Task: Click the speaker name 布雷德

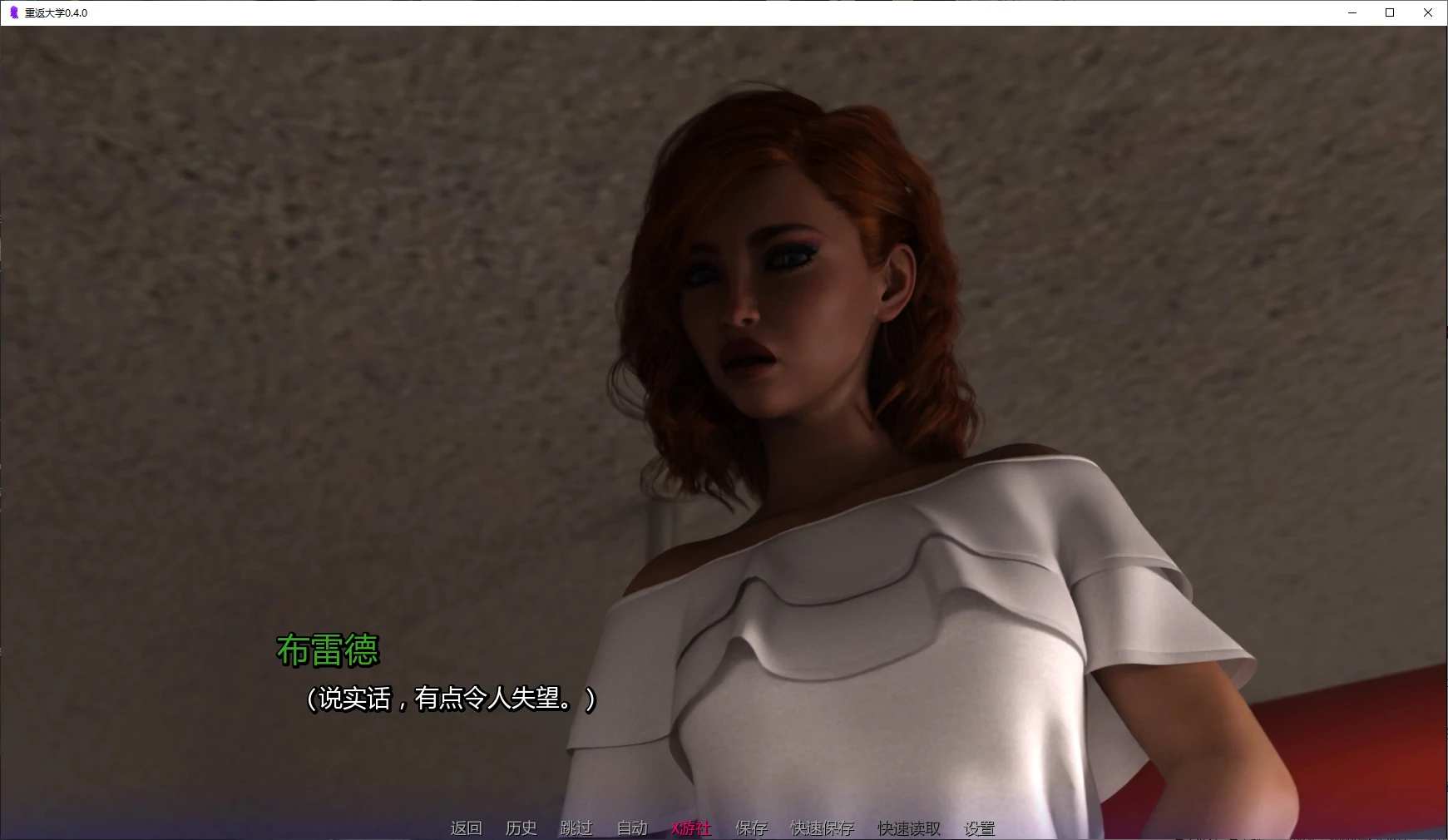Action: click(329, 653)
